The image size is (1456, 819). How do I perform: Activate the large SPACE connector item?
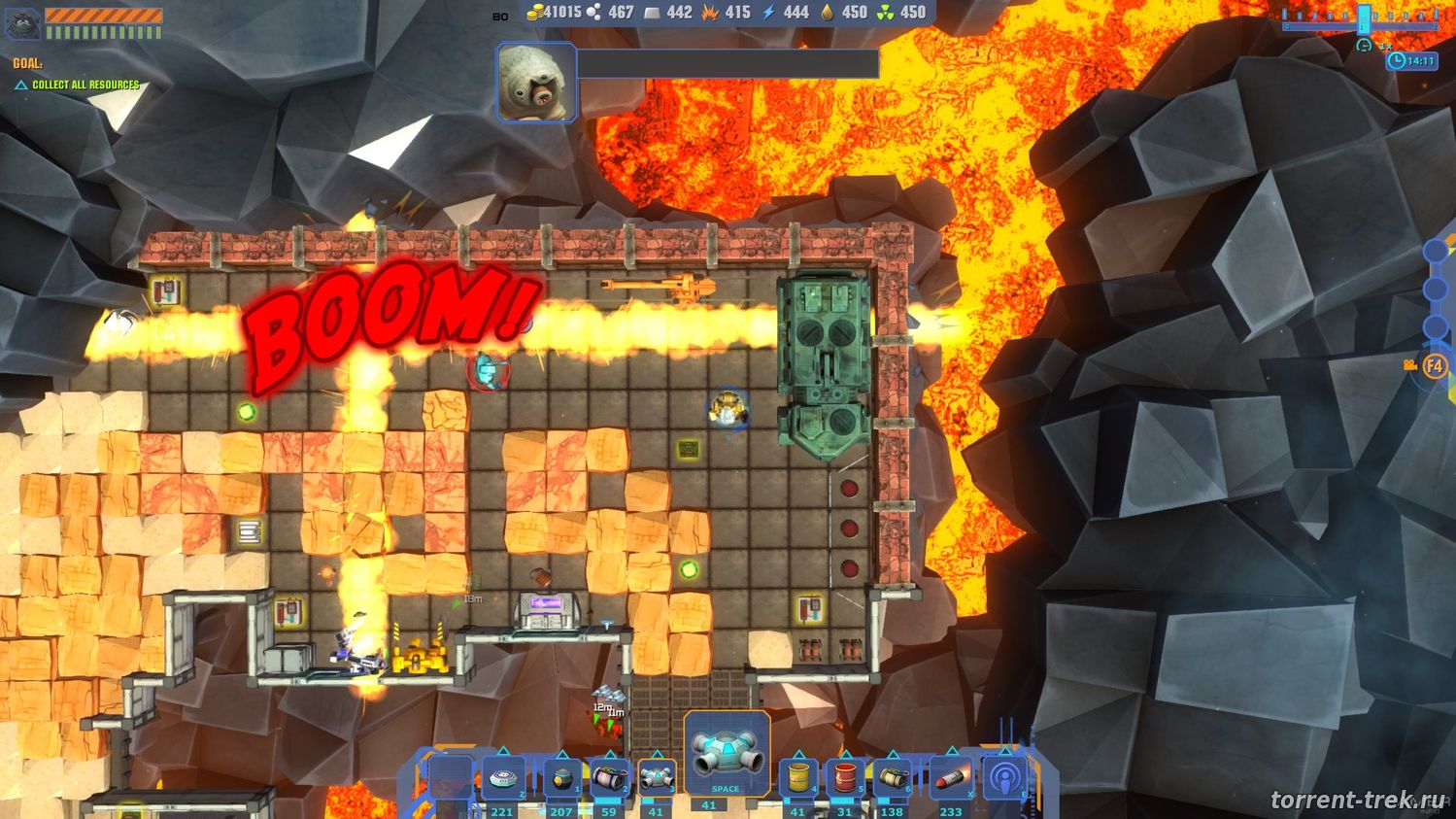tap(727, 754)
